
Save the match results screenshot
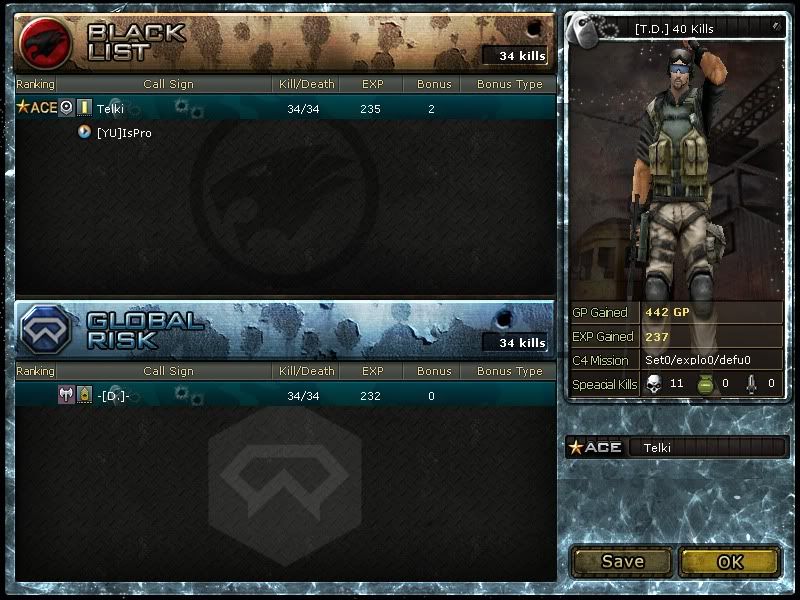click(621, 561)
